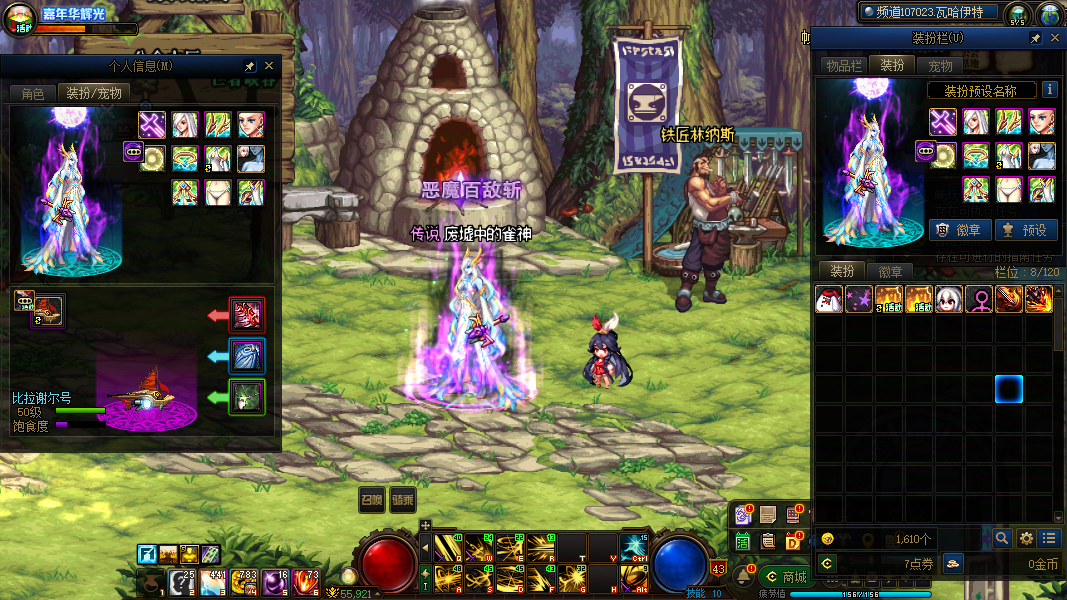Select the 徽章 sub-tab above the item grid
The height and width of the screenshot is (600, 1067).
click(890, 272)
